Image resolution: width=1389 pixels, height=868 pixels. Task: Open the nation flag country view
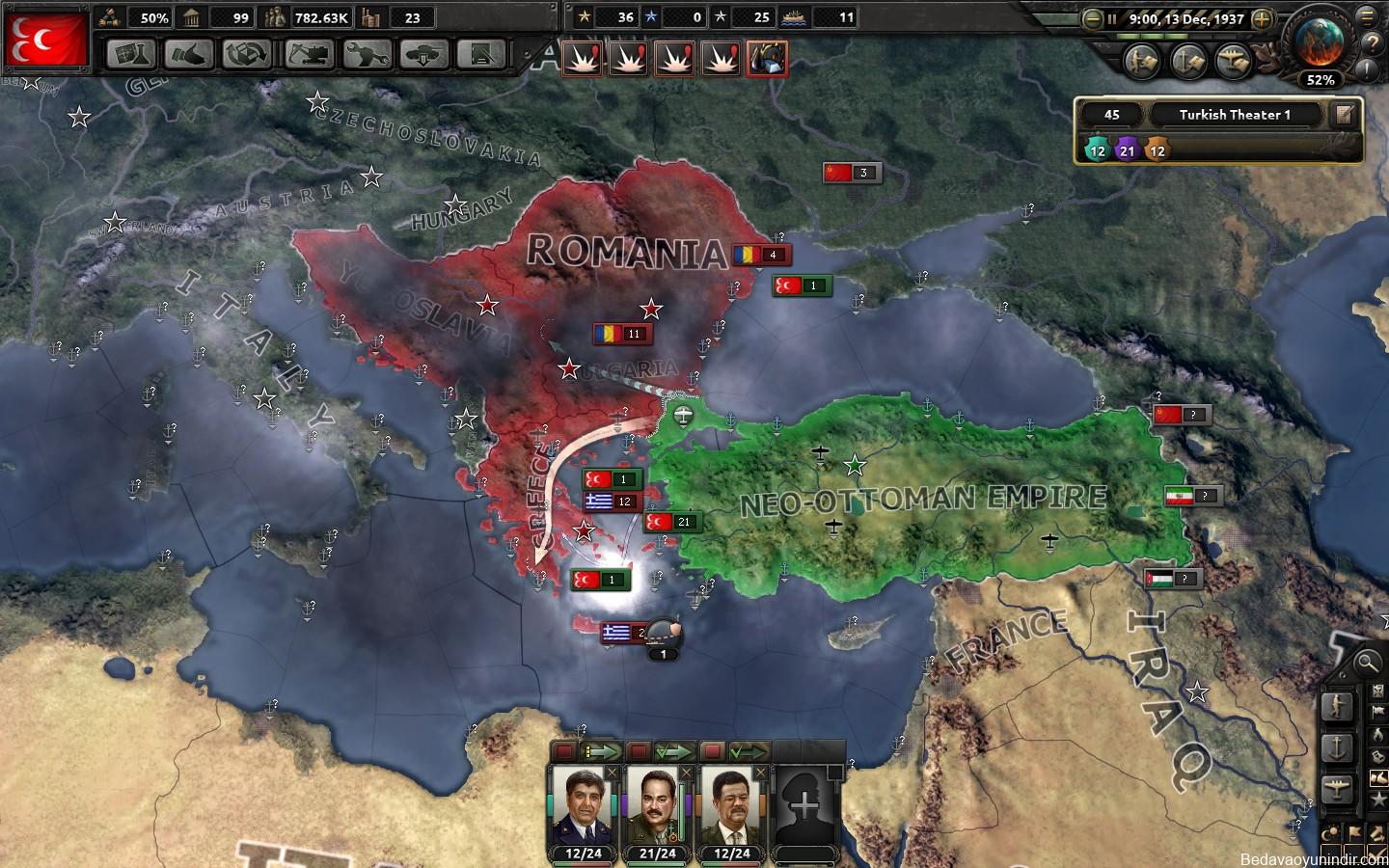coord(46,39)
